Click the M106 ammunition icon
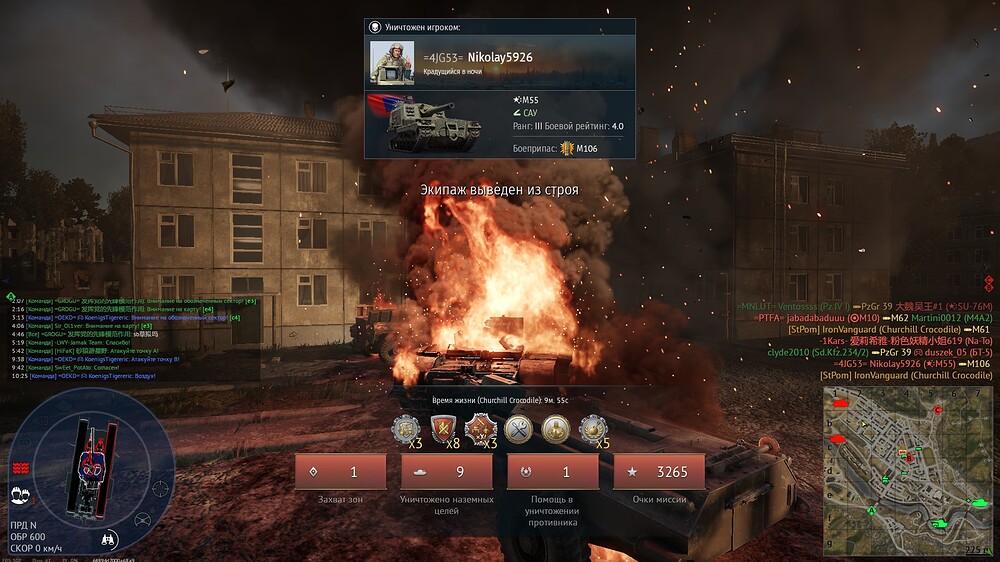Image resolution: width=1000 pixels, height=562 pixels. [567, 149]
